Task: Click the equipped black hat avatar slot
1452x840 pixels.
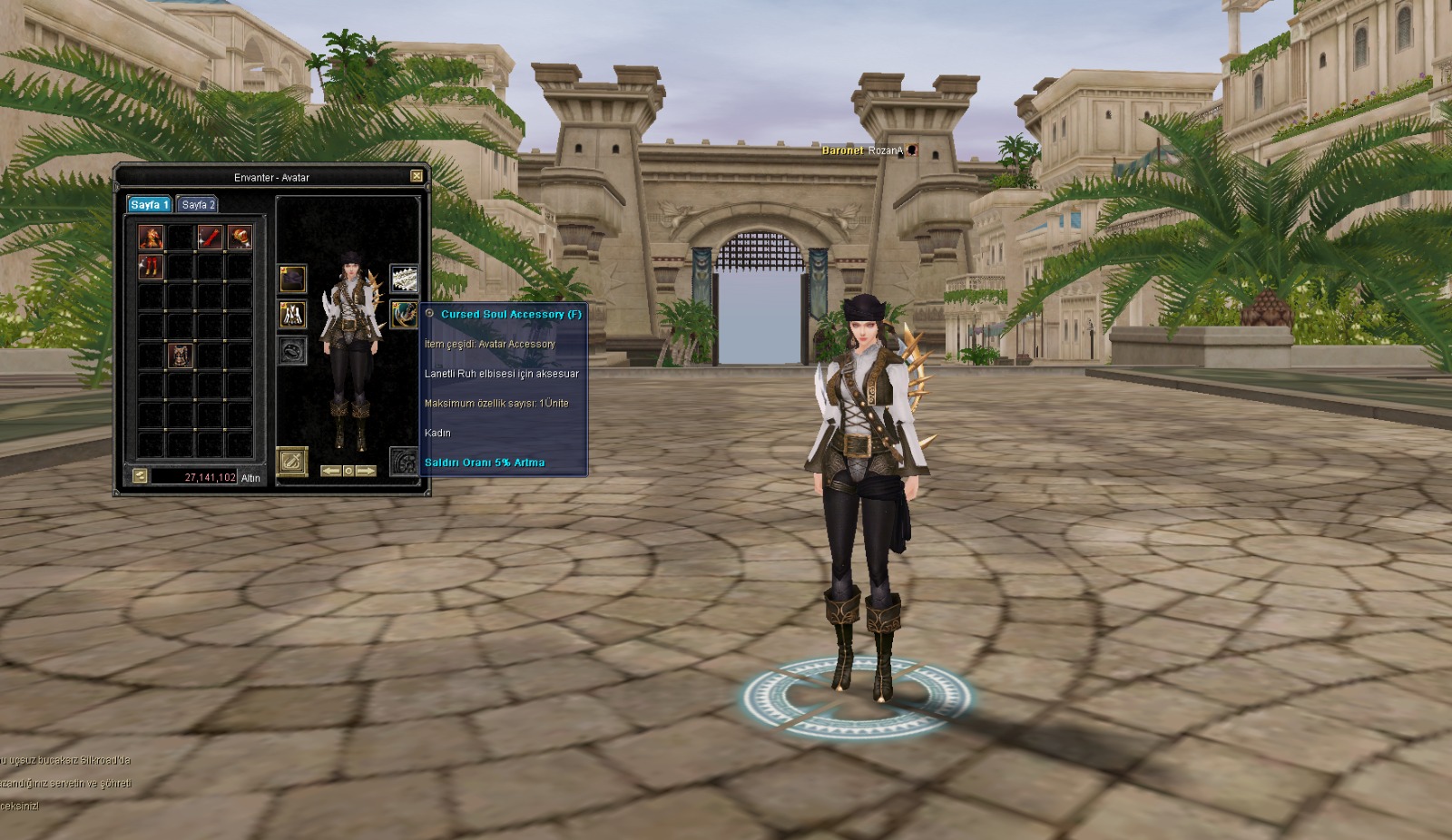Action: pos(292,278)
